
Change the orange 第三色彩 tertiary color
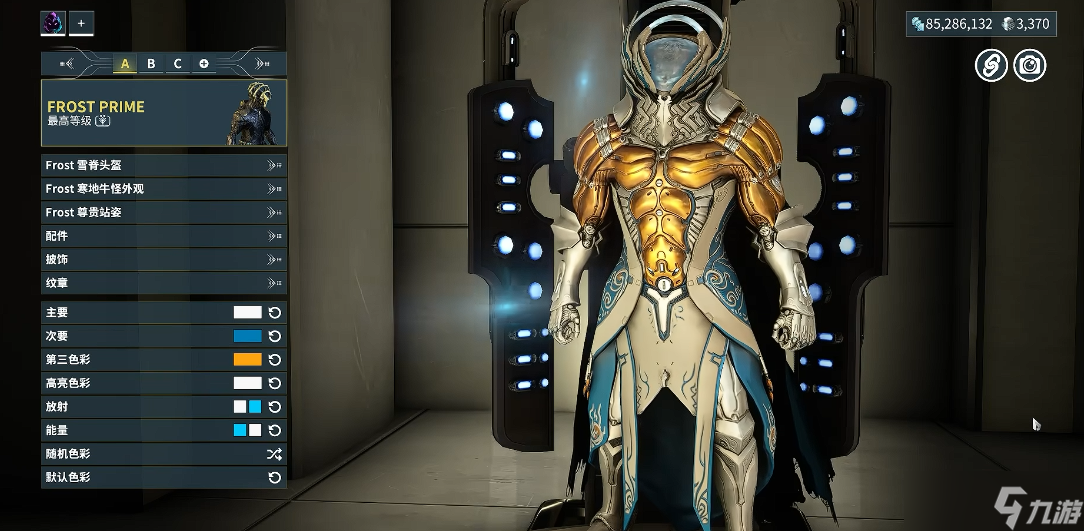coord(247,359)
